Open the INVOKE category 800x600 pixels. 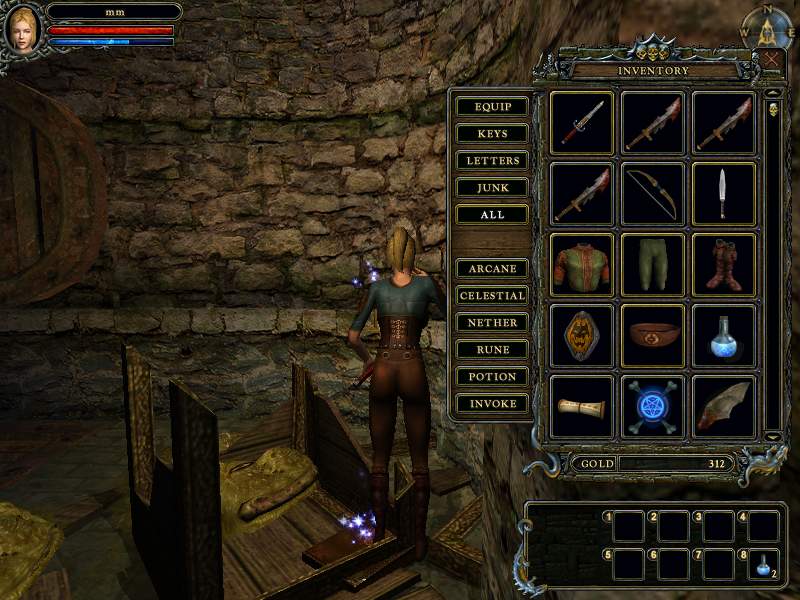pos(492,404)
